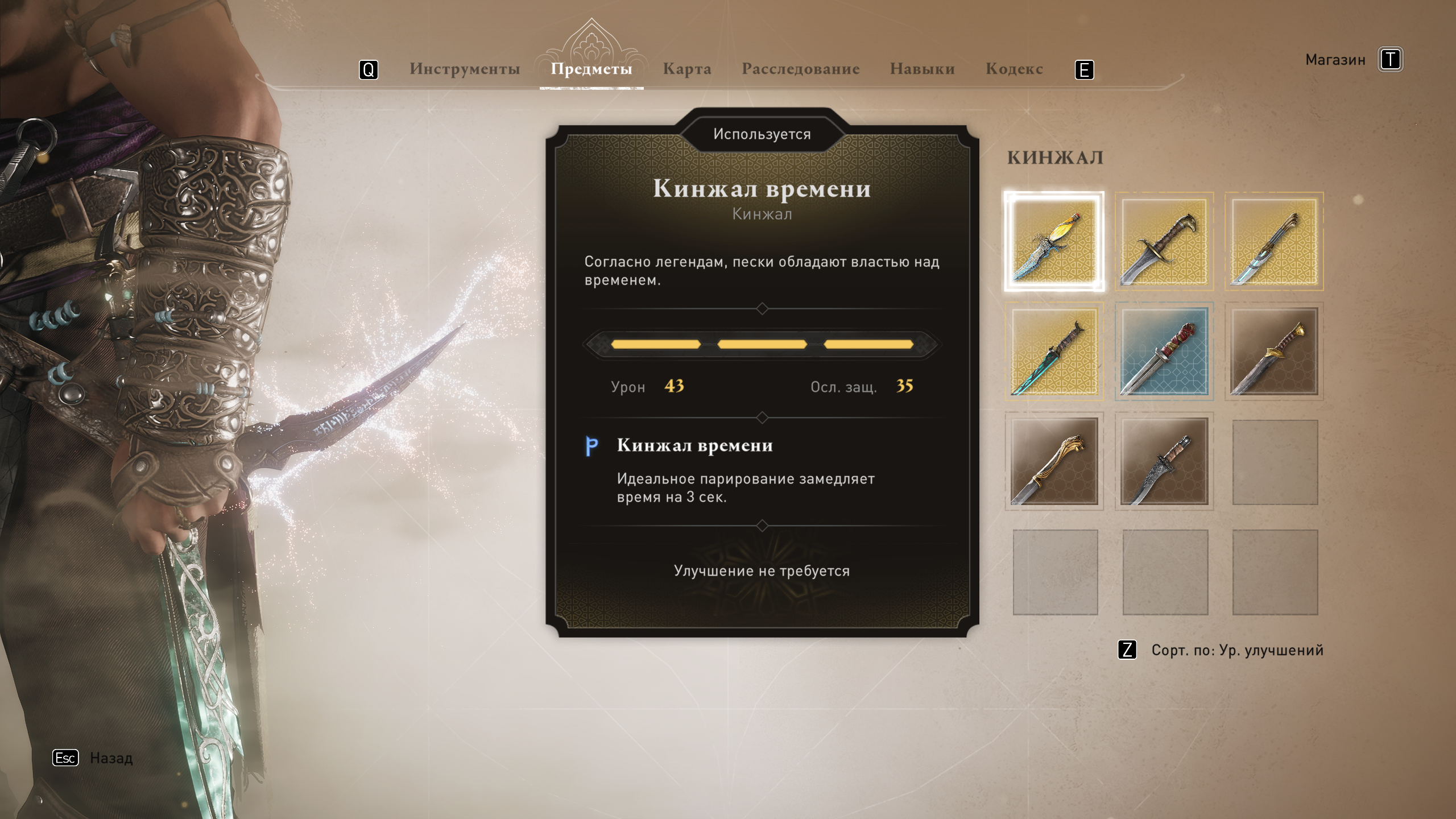Open the Кодекс tab
Viewport: 1456px width, 819px height.
click(1014, 69)
